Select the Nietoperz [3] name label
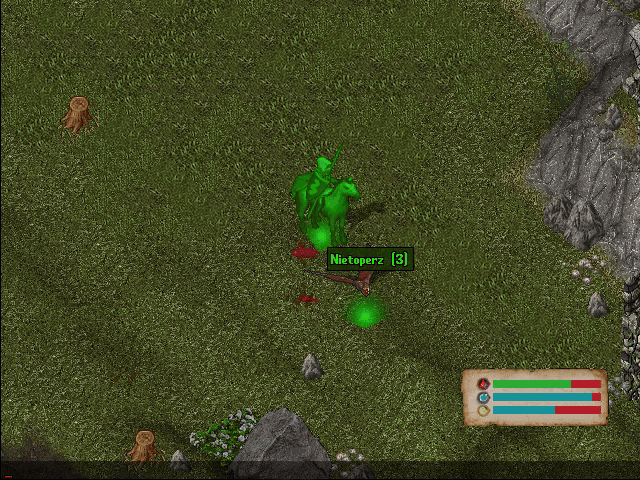This screenshot has width=640, height=480. click(x=369, y=259)
